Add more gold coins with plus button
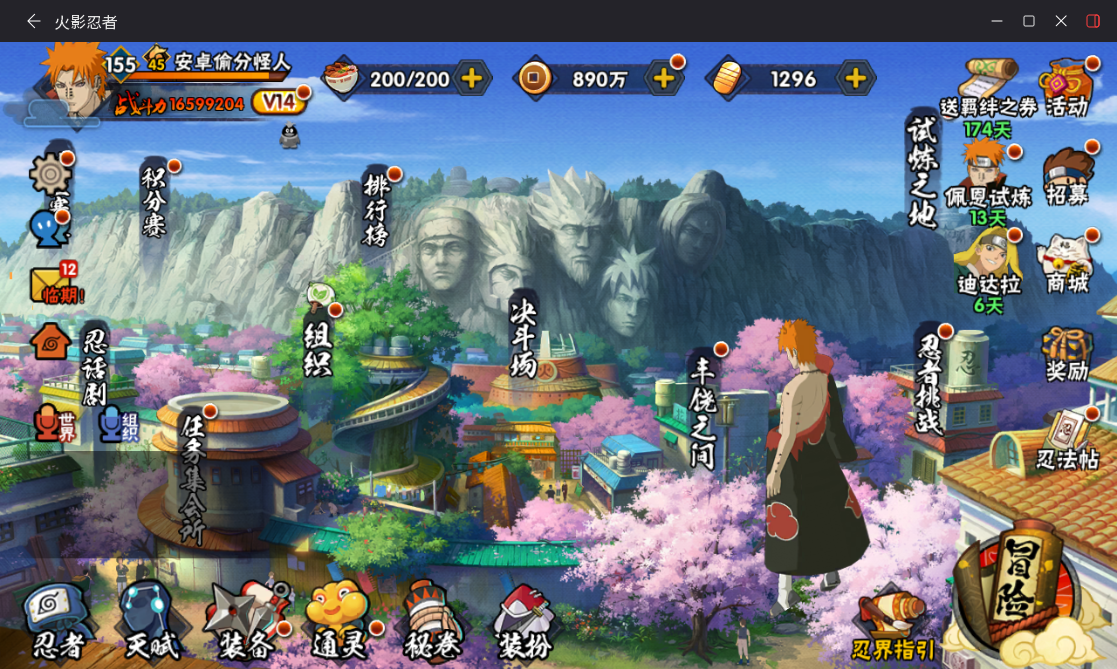 [663, 78]
